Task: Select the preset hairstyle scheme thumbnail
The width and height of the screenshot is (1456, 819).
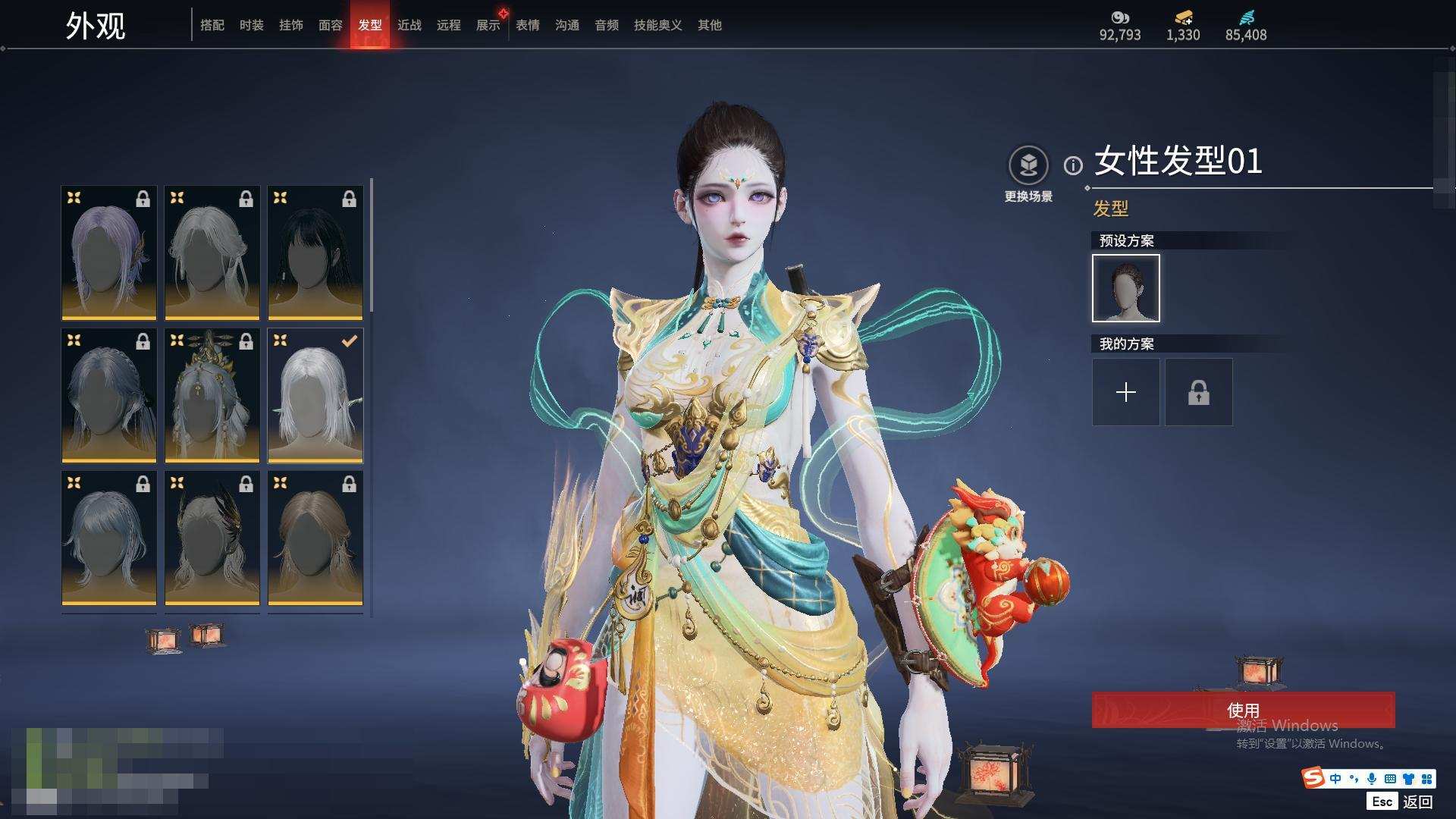Action: [x=1126, y=288]
